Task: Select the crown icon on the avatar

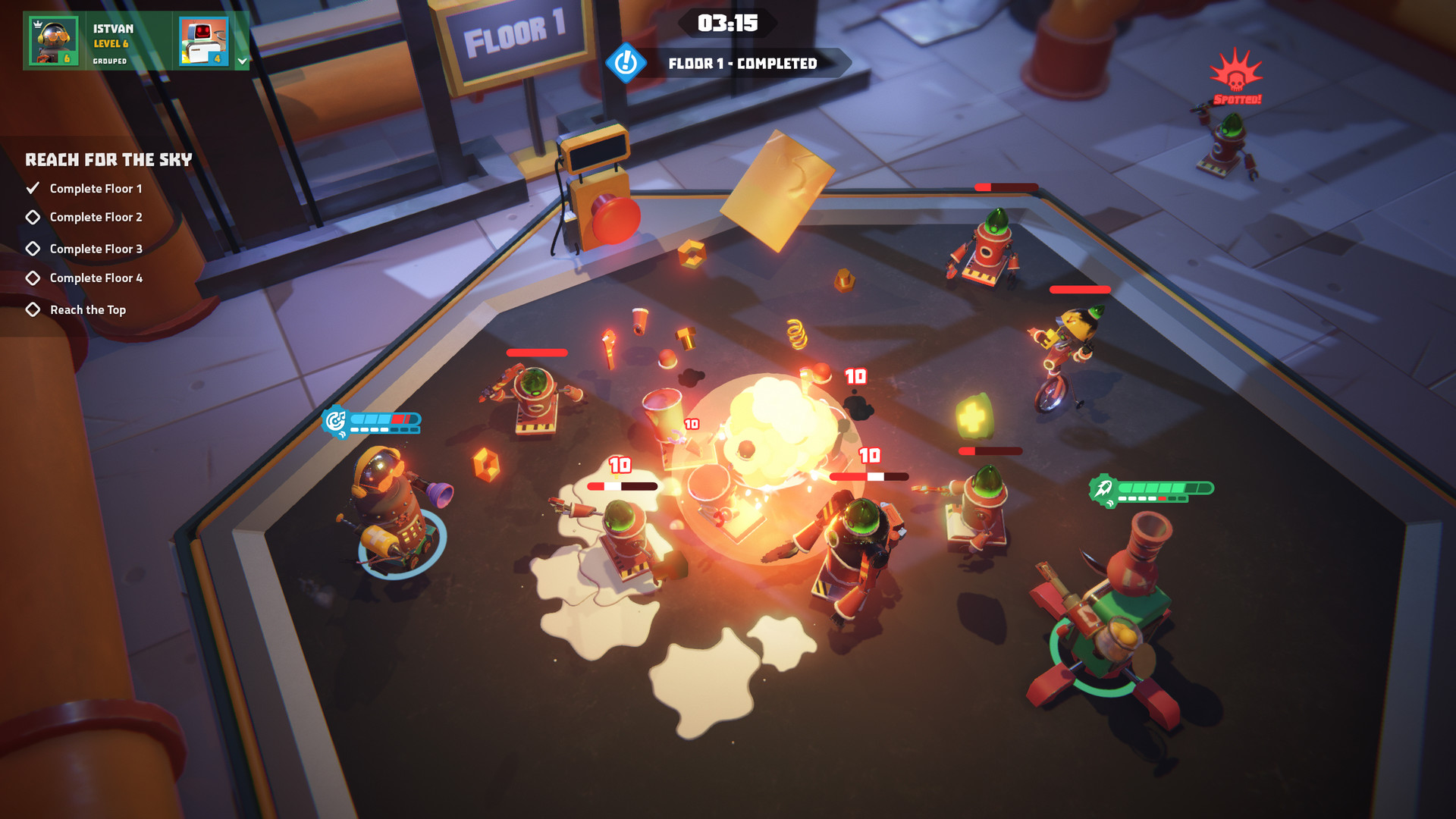Action: (37, 25)
